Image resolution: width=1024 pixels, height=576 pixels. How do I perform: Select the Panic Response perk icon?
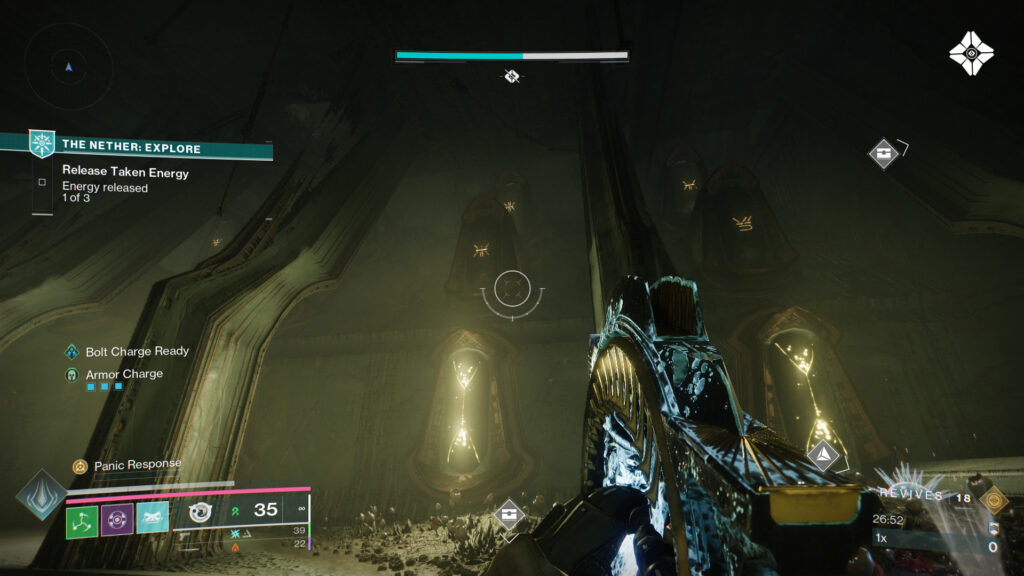click(80, 466)
